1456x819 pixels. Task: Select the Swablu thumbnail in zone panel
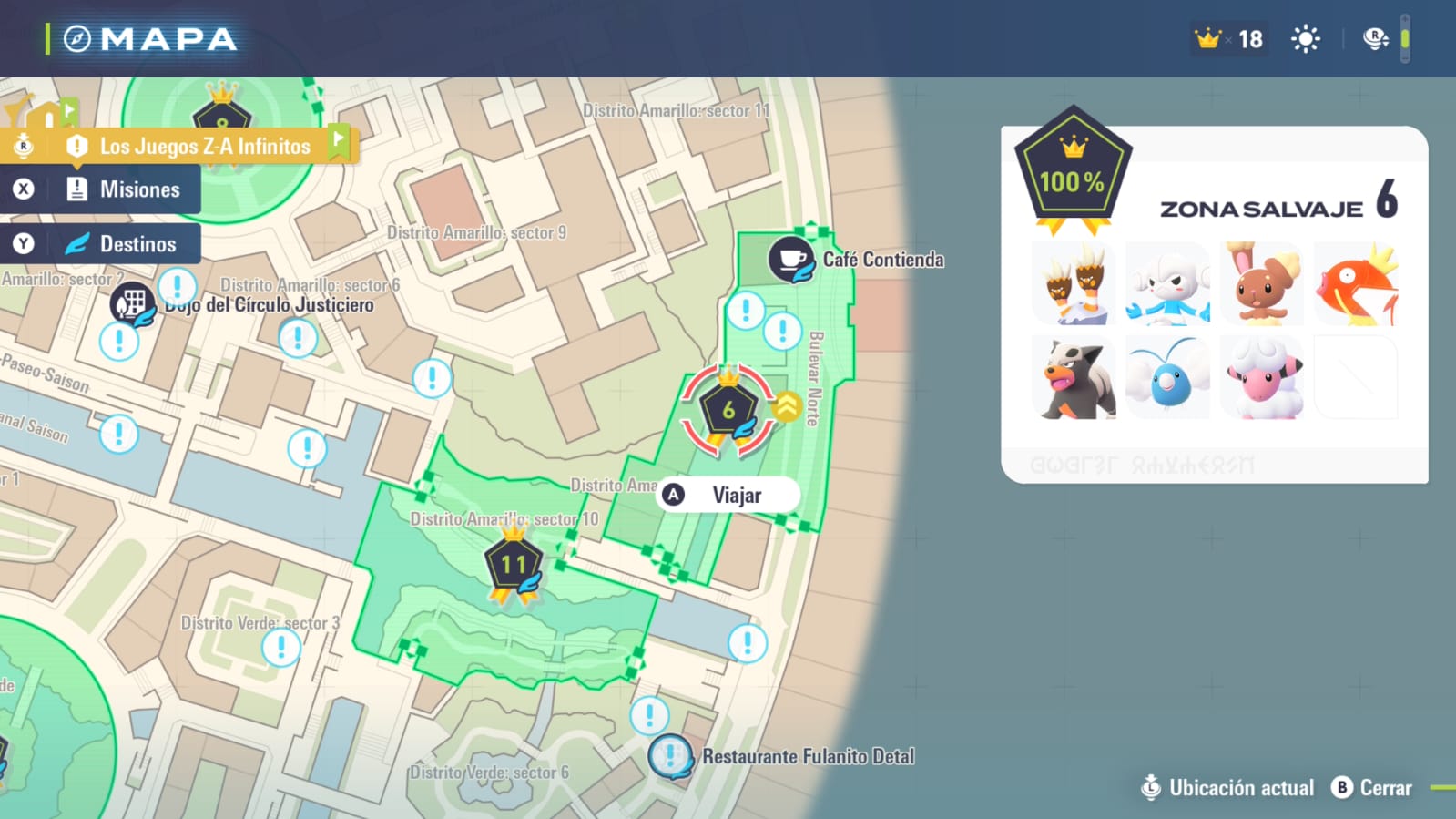[x=1168, y=378]
